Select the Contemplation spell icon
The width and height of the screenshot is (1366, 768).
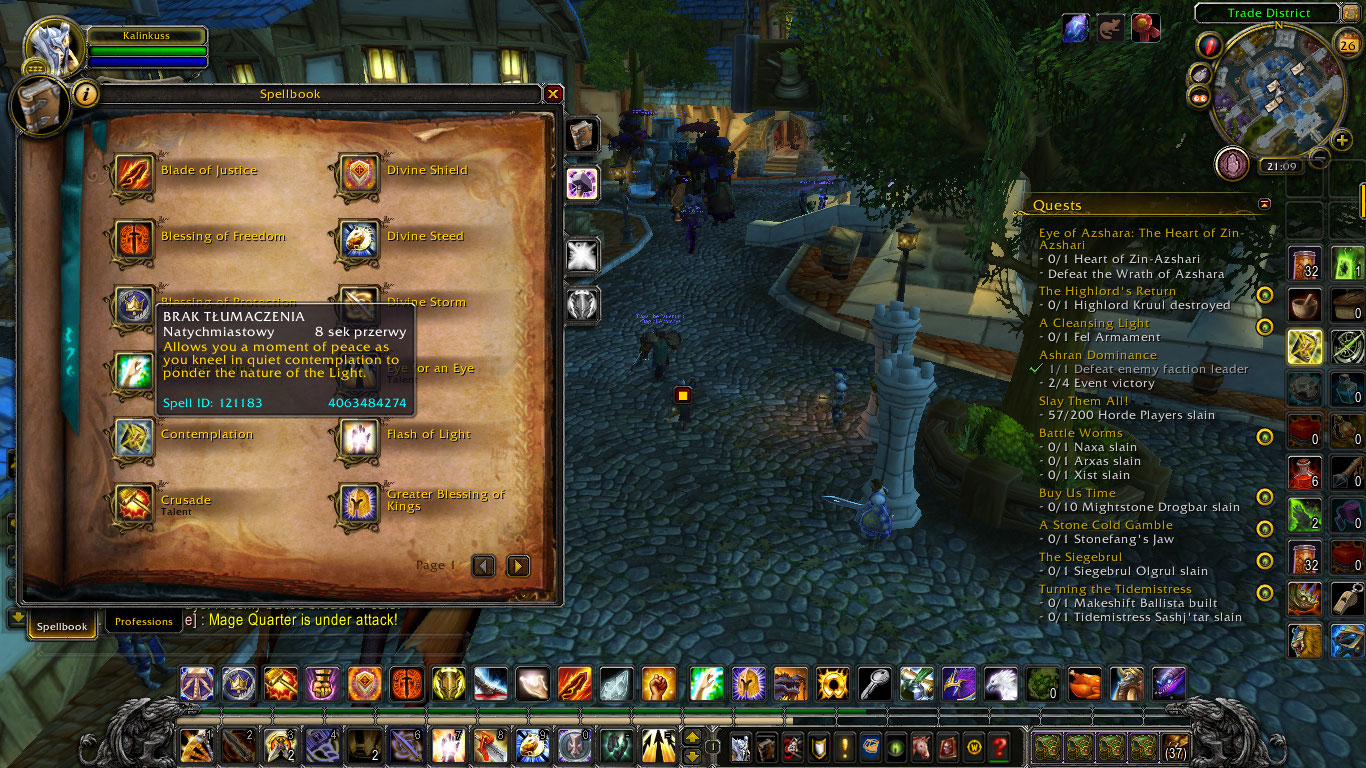pos(133,437)
